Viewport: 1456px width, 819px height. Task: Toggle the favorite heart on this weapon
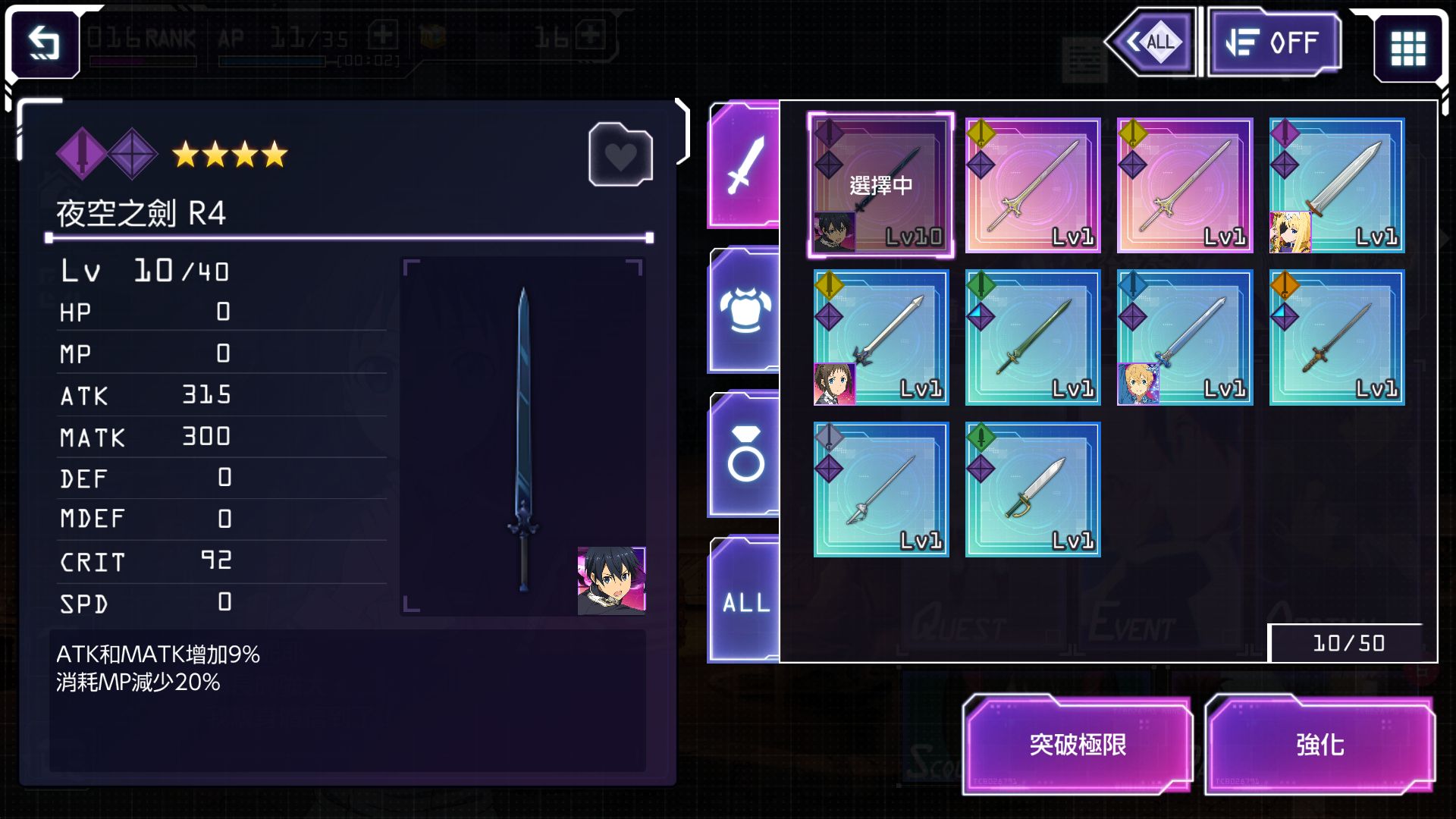coord(620,155)
